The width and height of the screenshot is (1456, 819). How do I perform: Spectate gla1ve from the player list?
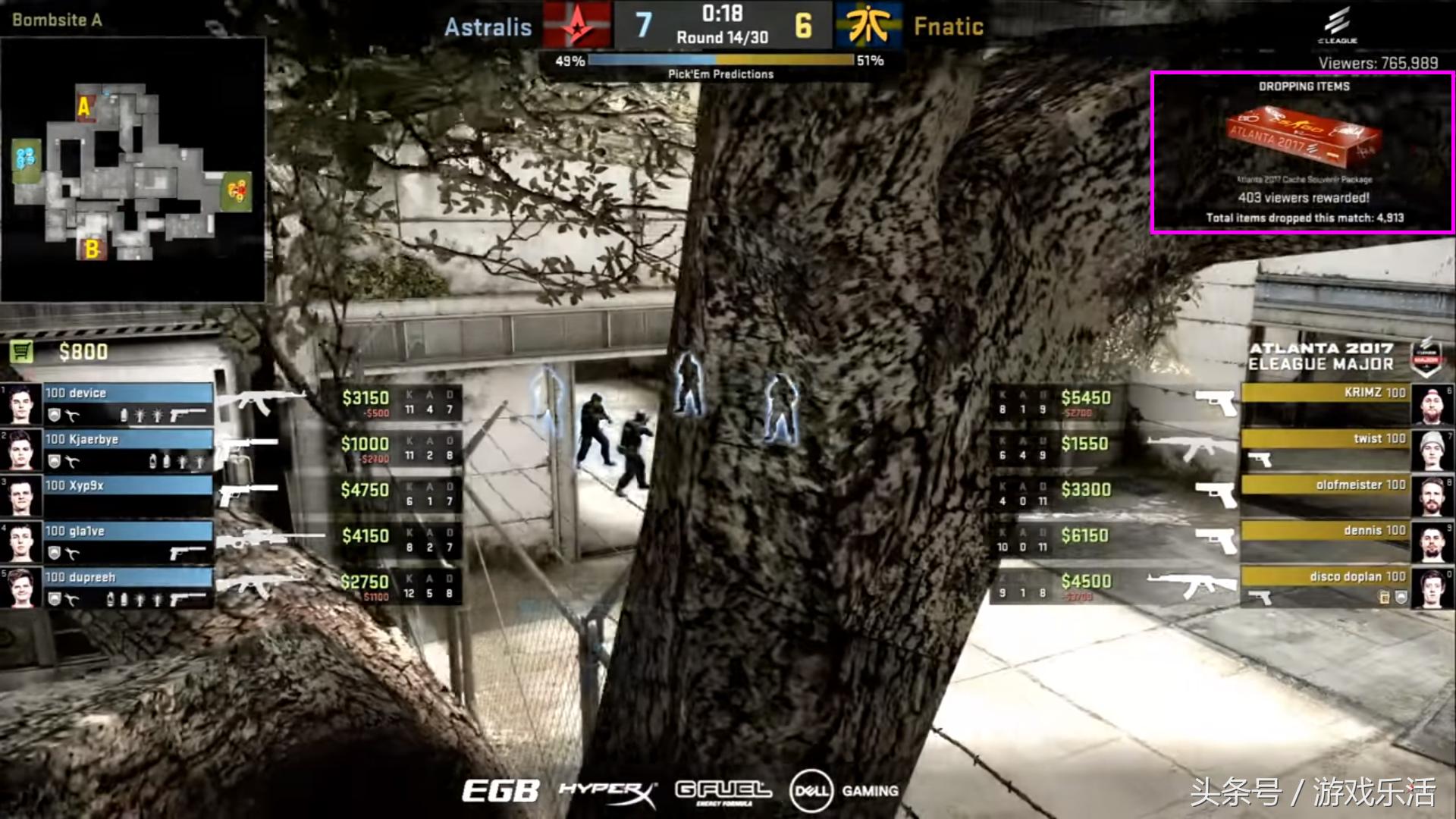point(127,541)
